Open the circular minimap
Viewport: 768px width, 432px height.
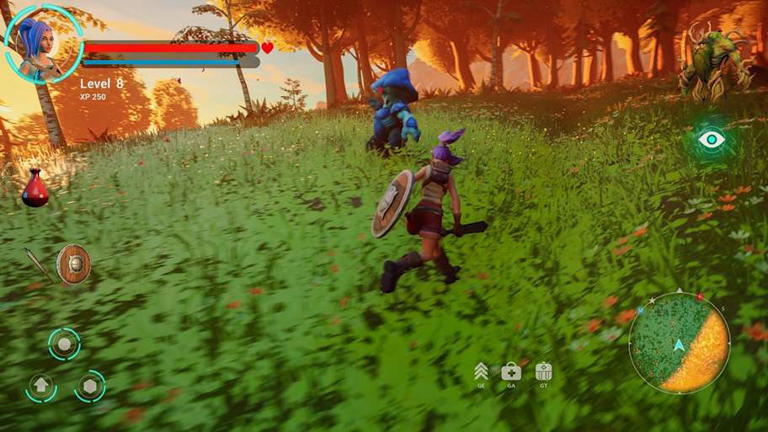[679, 342]
